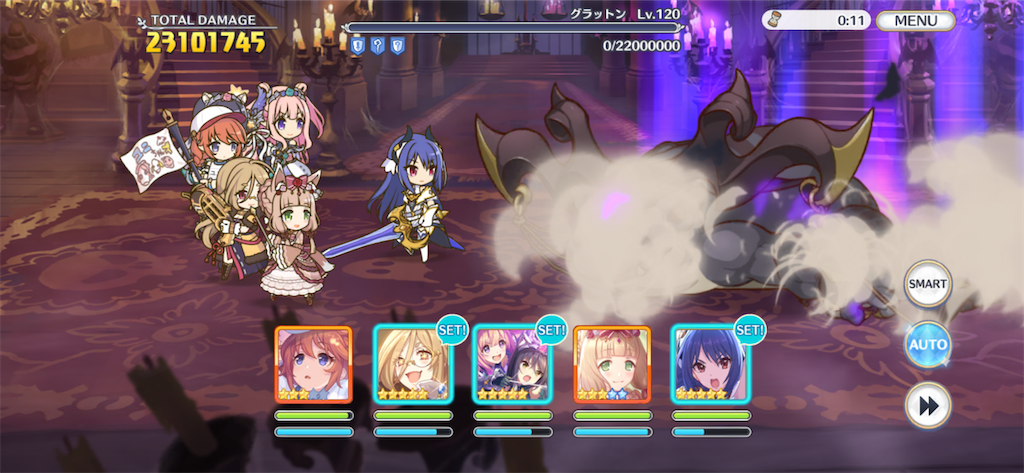Toggle the SMART mode button

point(927,284)
